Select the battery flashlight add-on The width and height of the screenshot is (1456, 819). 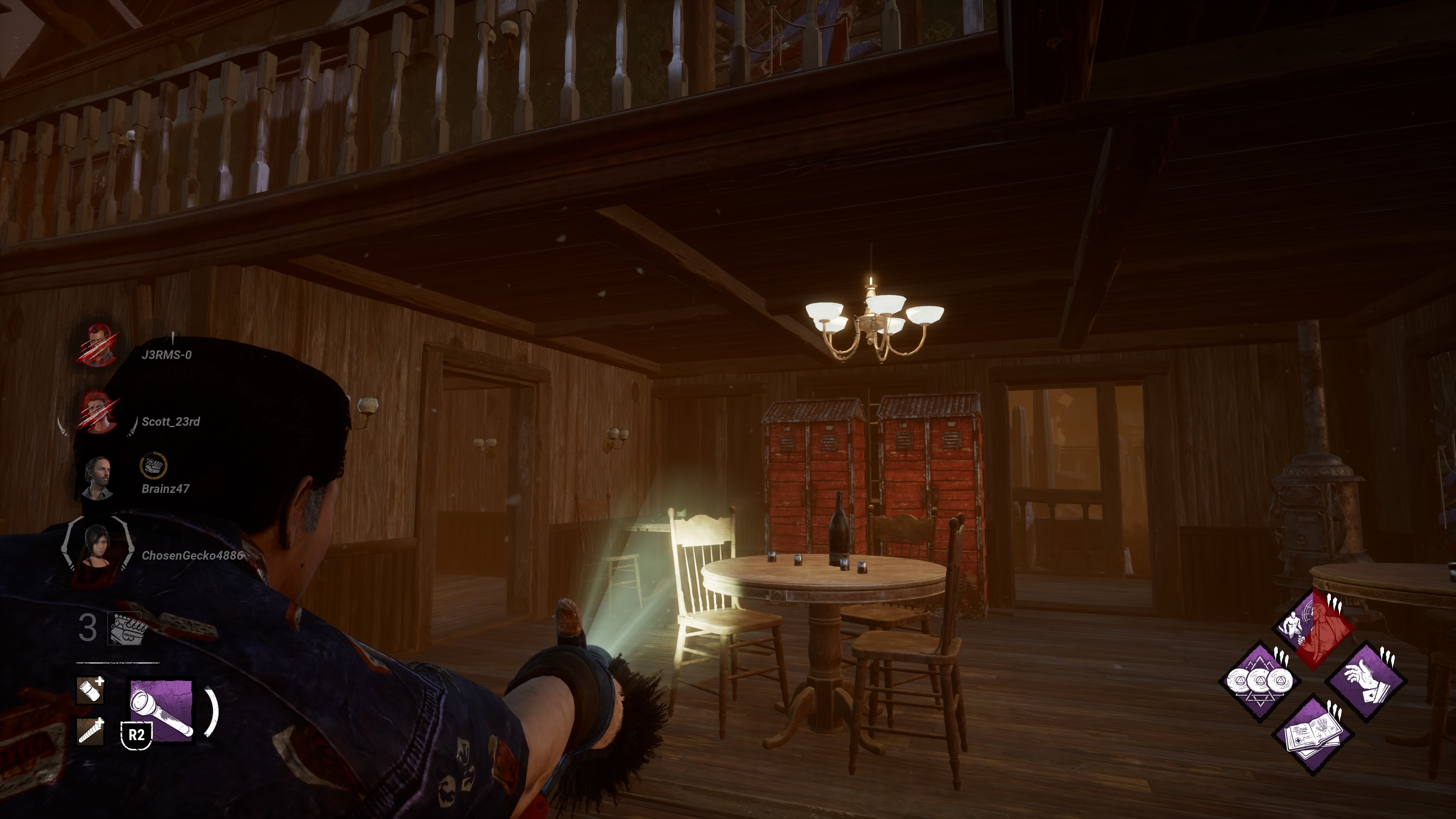point(91,690)
